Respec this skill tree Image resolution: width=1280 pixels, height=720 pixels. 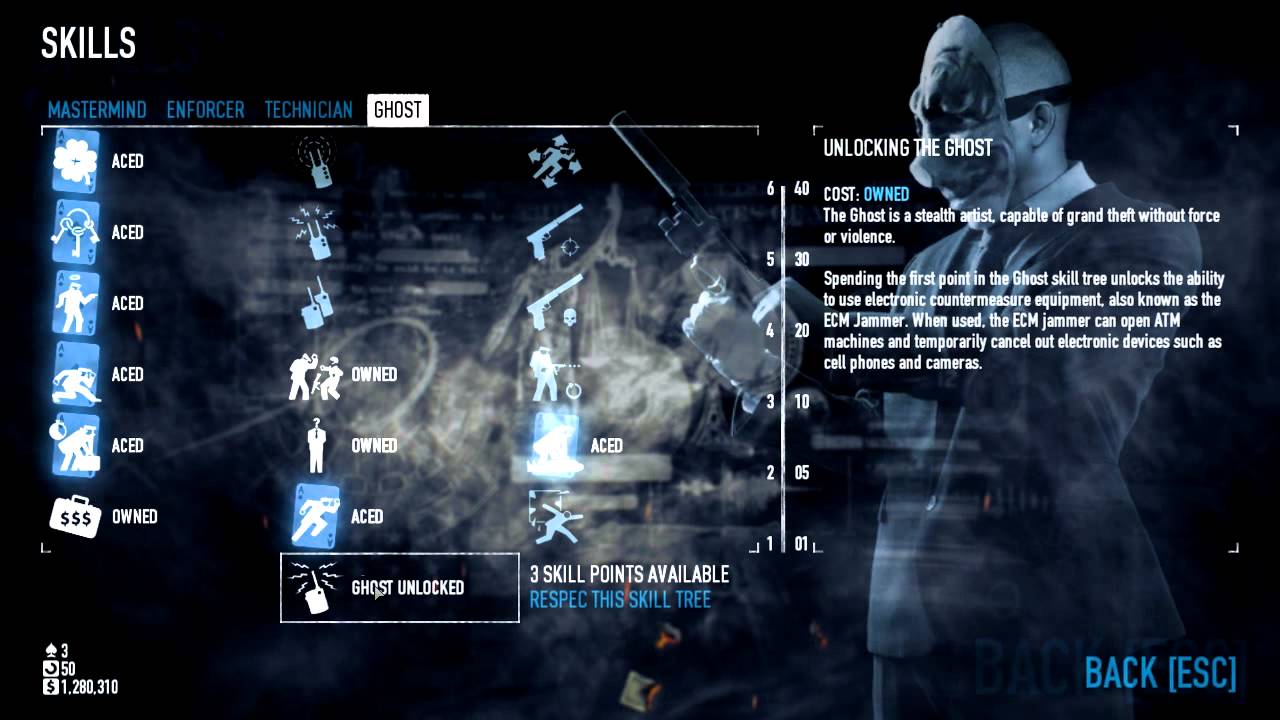tap(620, 600)
